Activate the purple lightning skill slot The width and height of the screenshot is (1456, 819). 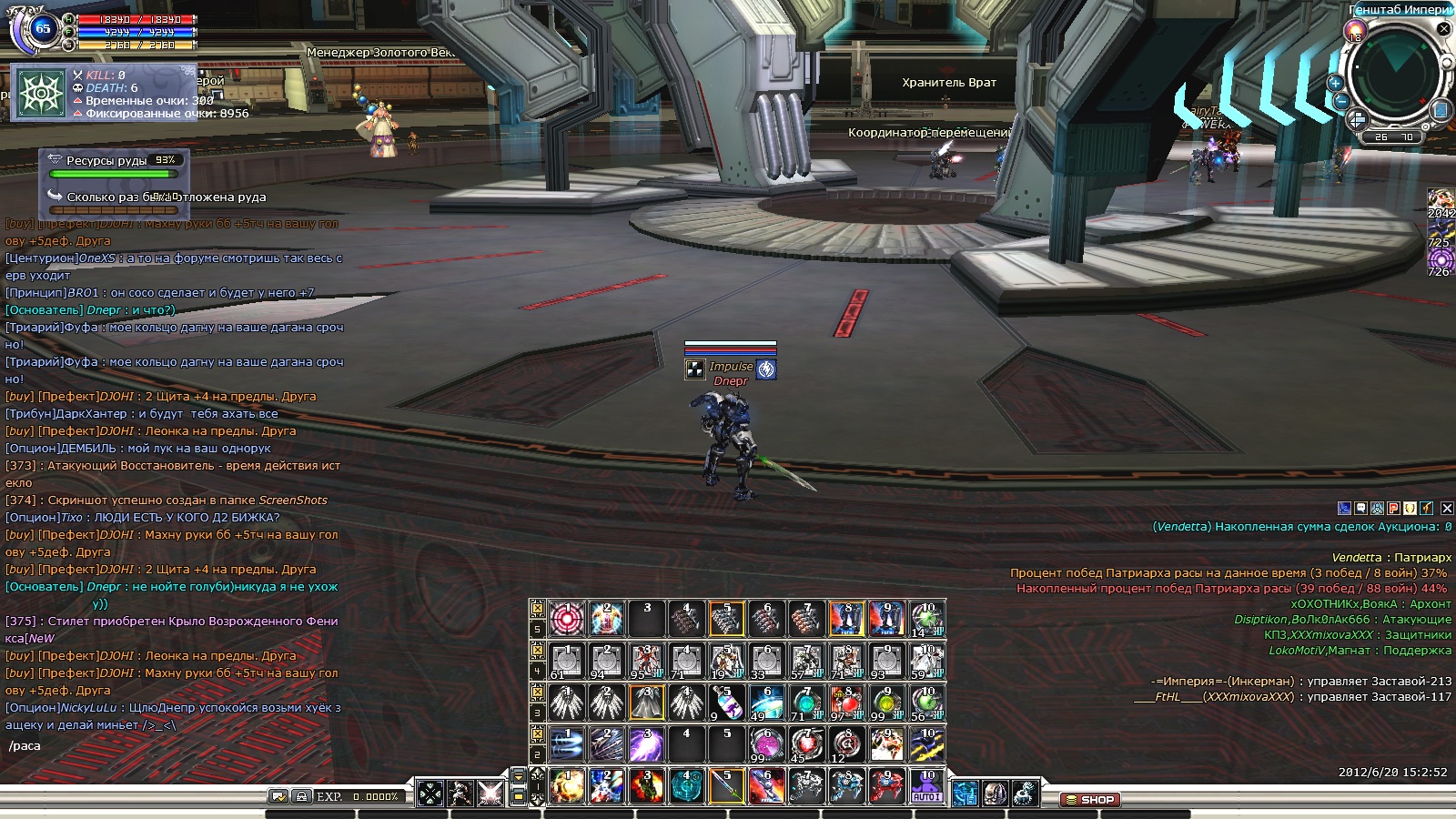646,745
